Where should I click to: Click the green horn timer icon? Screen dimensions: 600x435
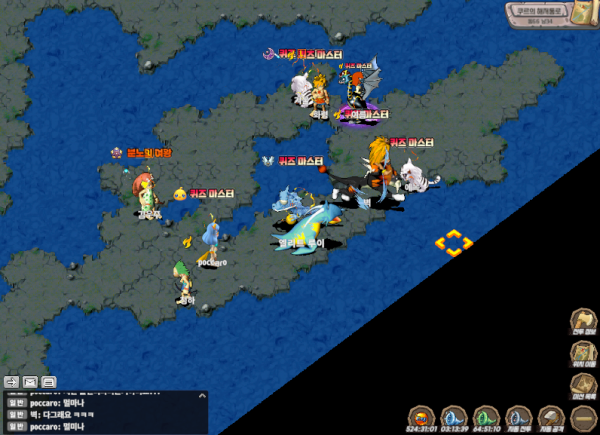click(486, 416)
